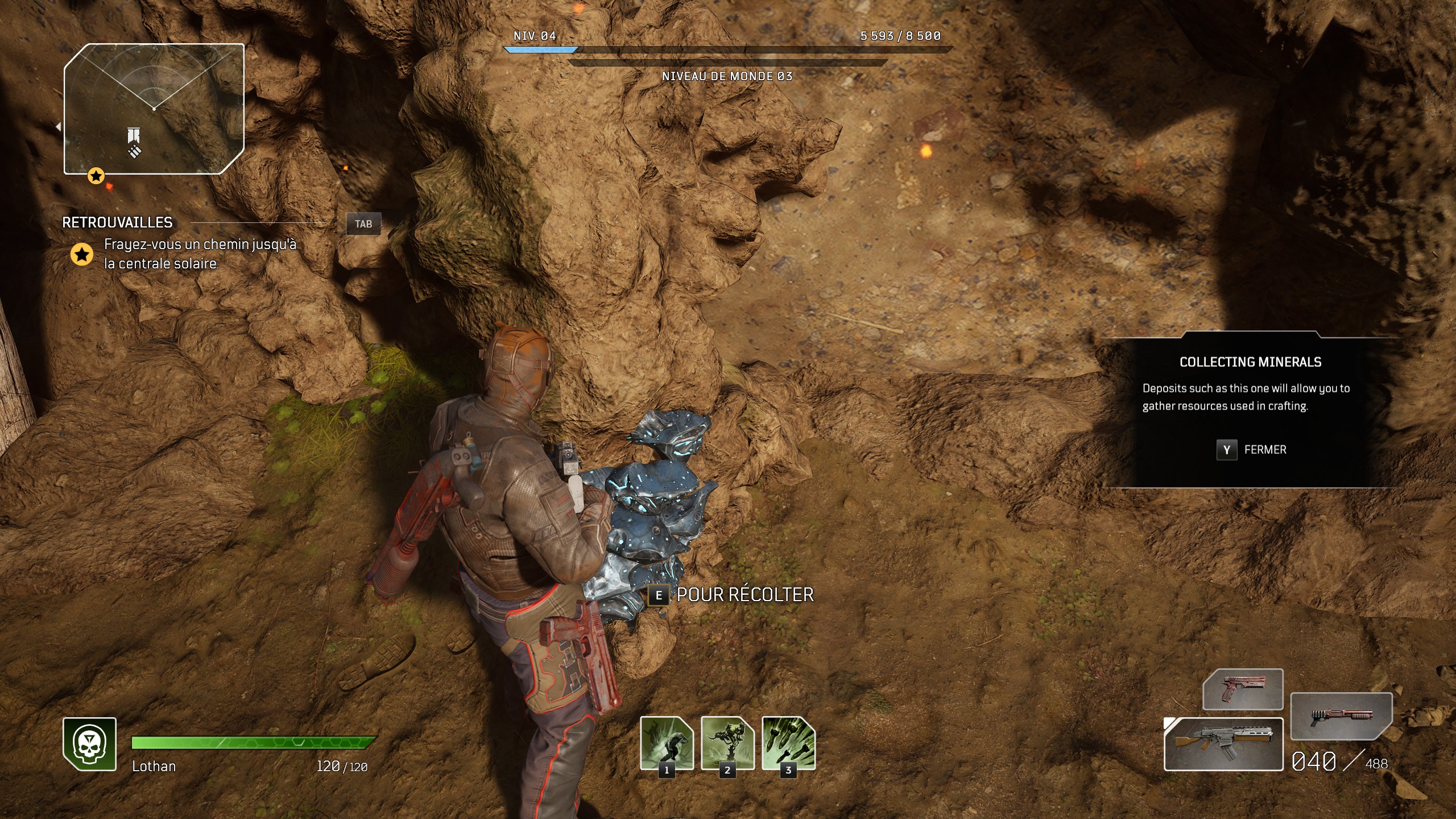The image size is (1456, 819).
Task: Activate the first ability icon
Action: (667, 743)
